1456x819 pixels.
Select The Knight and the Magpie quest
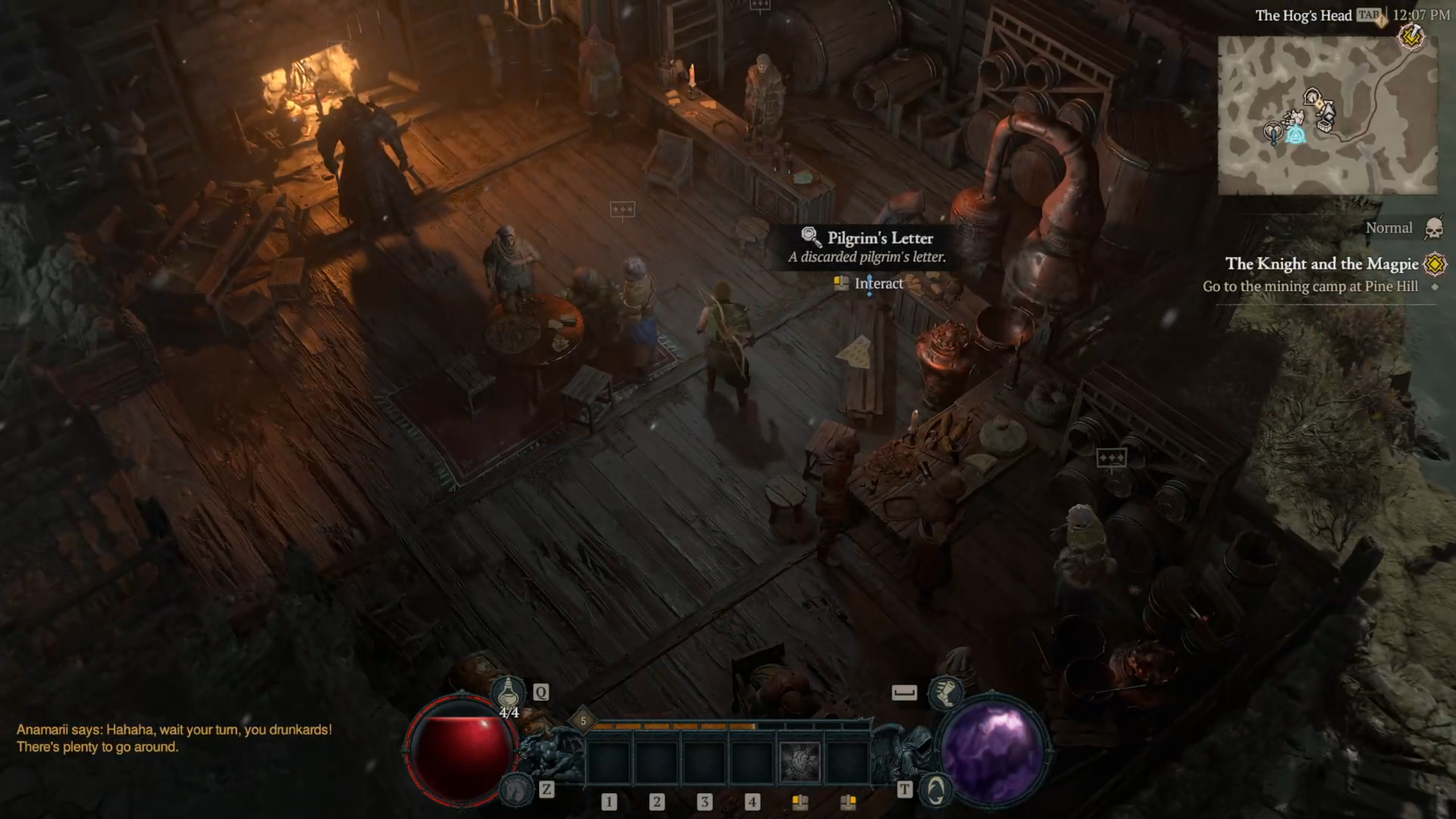tap(1321, 264)
